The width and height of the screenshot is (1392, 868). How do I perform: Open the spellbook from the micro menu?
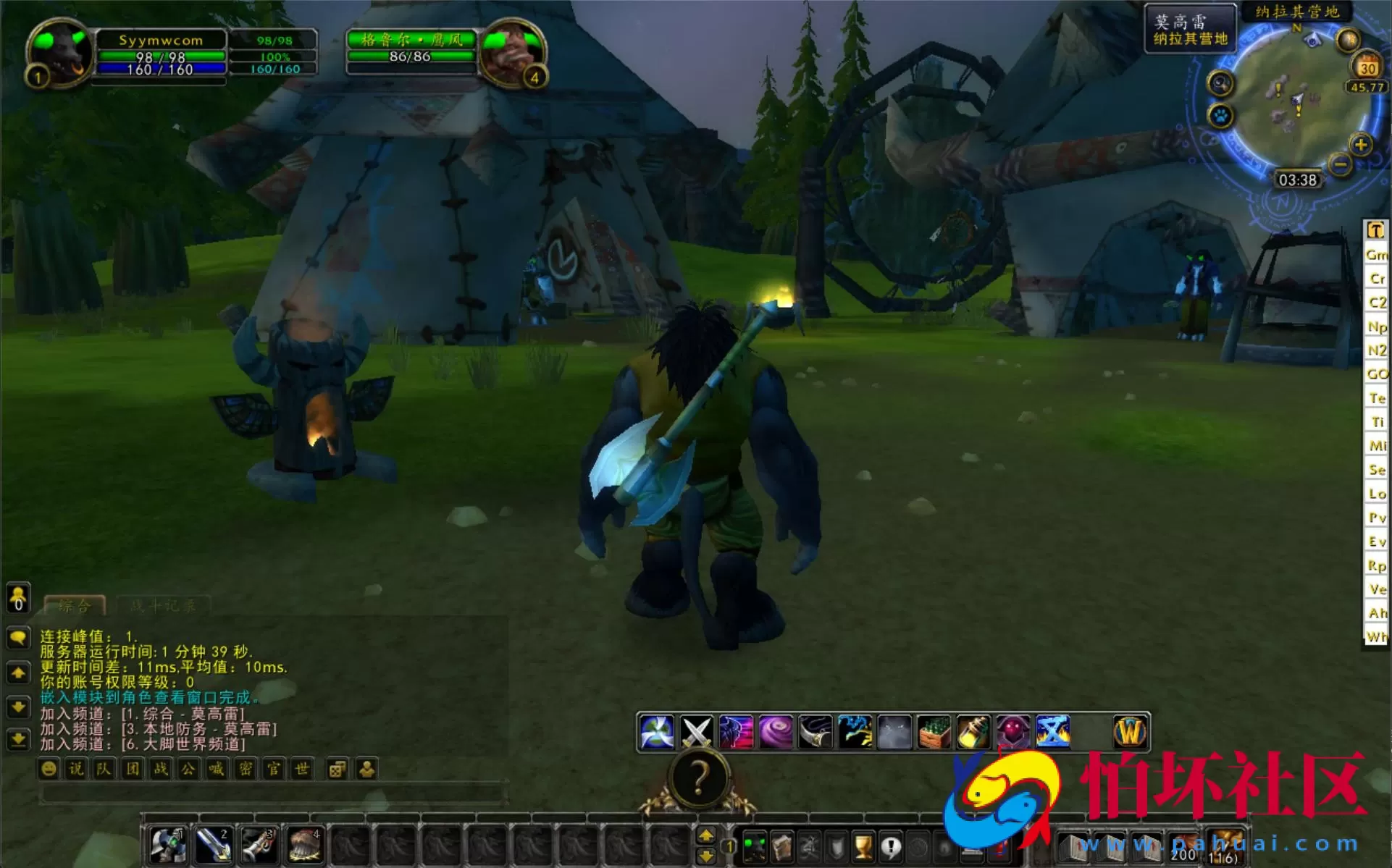tap(782, 847)
